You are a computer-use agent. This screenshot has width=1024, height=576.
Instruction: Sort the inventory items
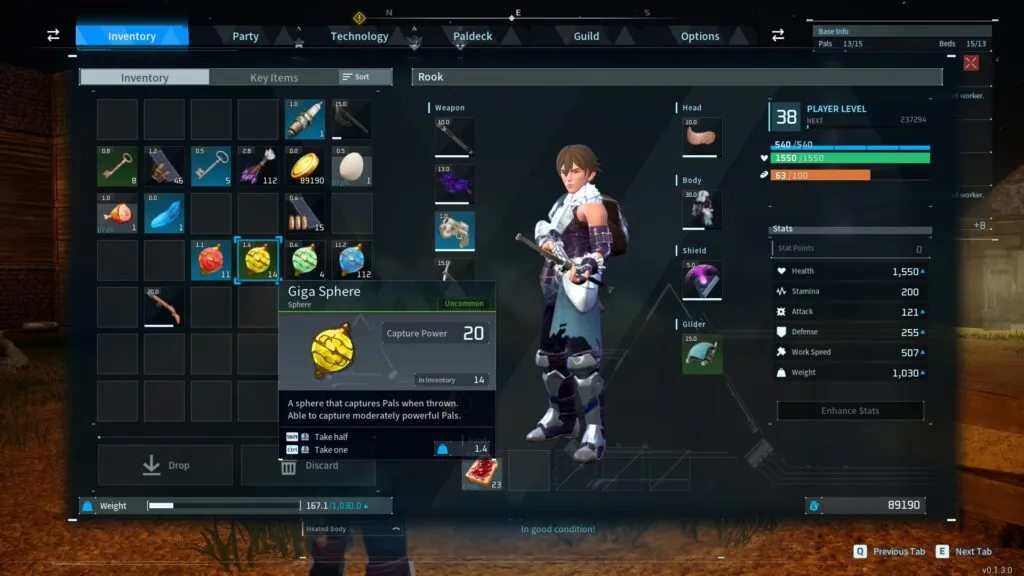click(356, 77)
